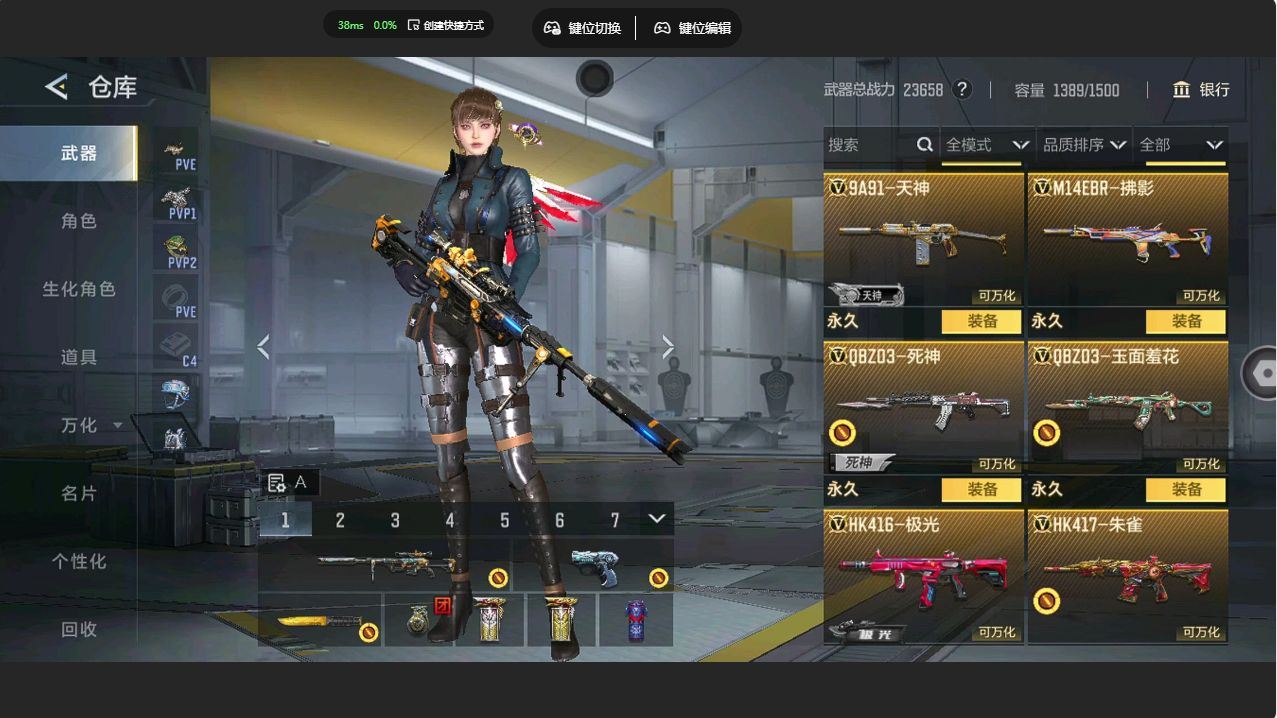1277x718 pixels.
Task: Choose loadout slot 3
Action: click(x=395, y=520)
